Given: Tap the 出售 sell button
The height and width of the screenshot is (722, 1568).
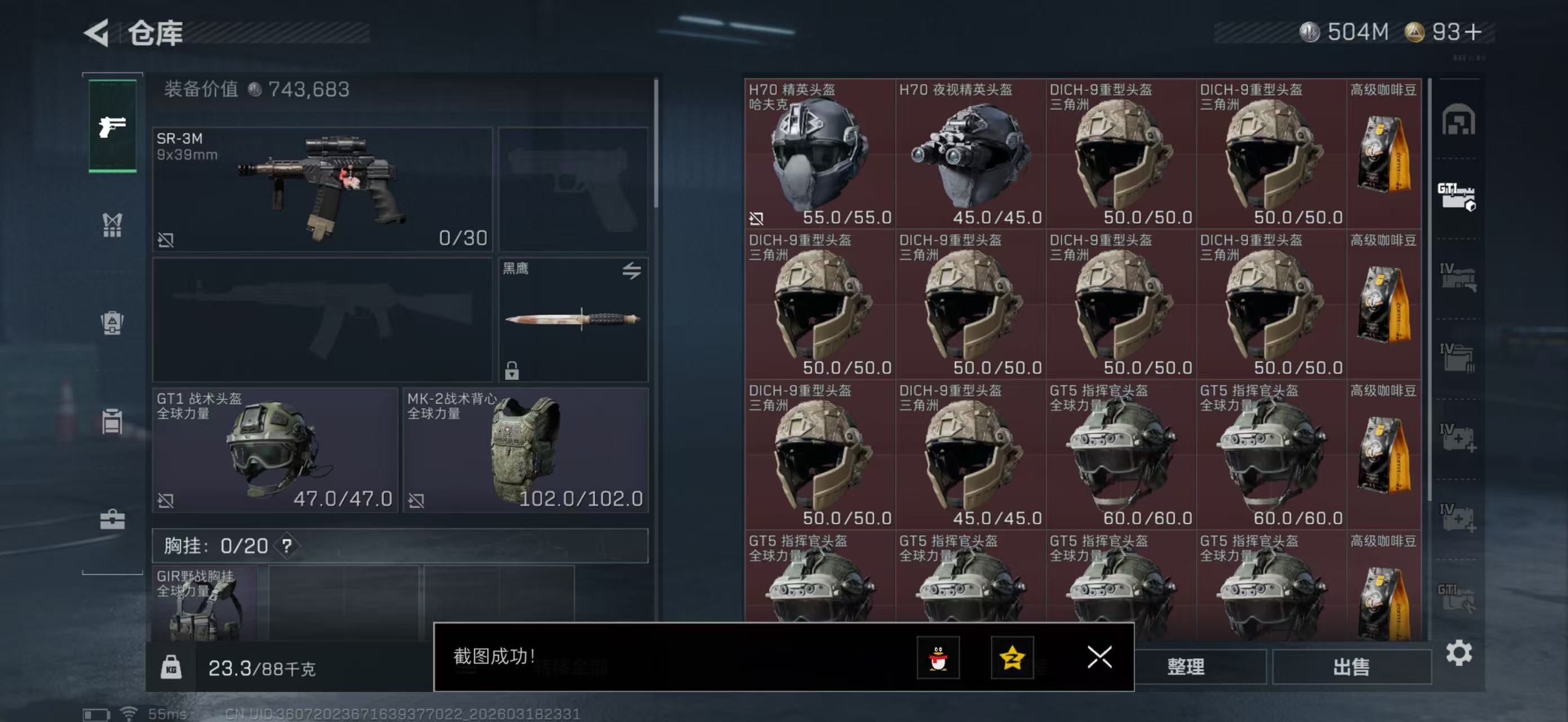Looking at the screenshot, I should pyautogui.click(x=1351, y=667).
